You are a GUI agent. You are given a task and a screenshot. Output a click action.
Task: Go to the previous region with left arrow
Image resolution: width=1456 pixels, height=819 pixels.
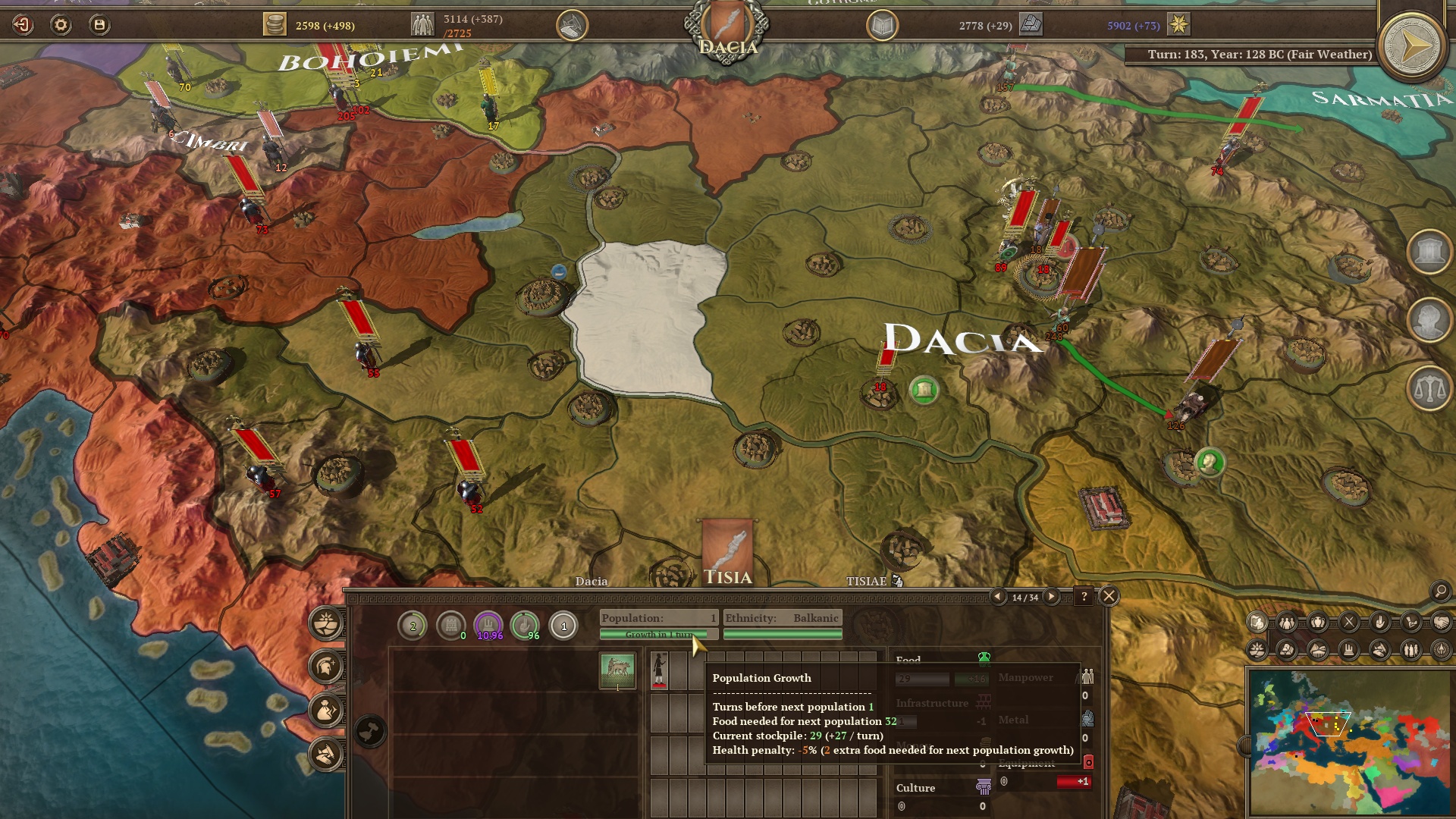tap(998, 597)
